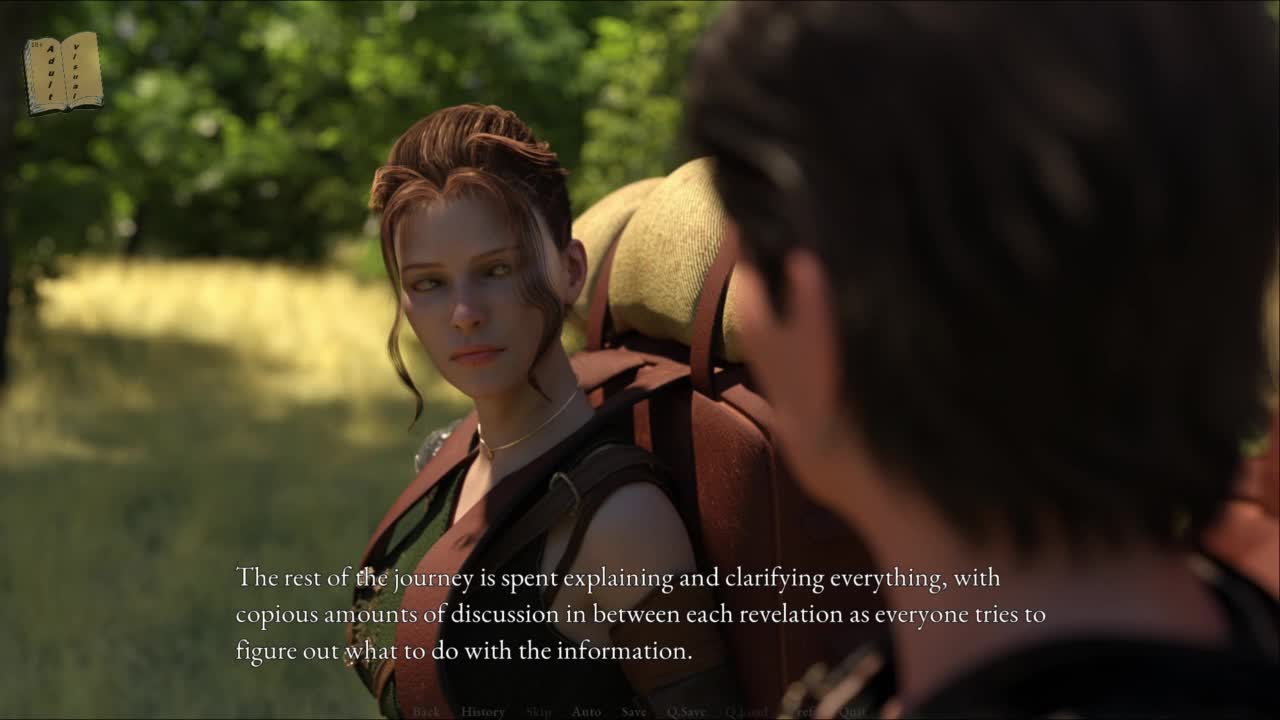Quick load with Q.Load
Viewport: 1280px width, 720px height.
pyautogui.click(x=746, y=712)
